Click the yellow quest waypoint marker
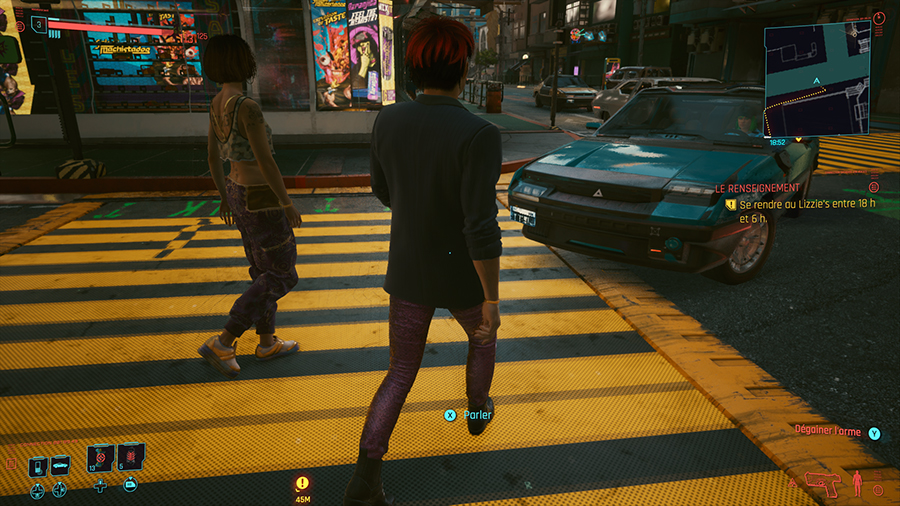The width and height of the screenshot is (900, 506). 302,482
